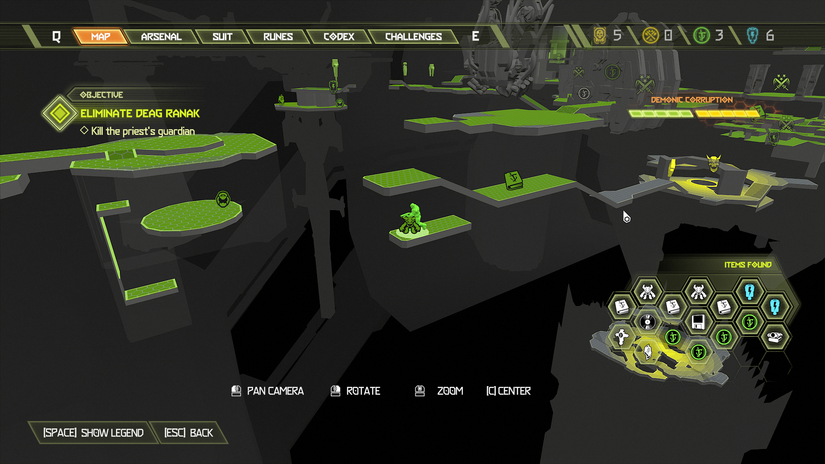Pick the white crystal item found
The image size is (825, 464).
pos(648,352)
